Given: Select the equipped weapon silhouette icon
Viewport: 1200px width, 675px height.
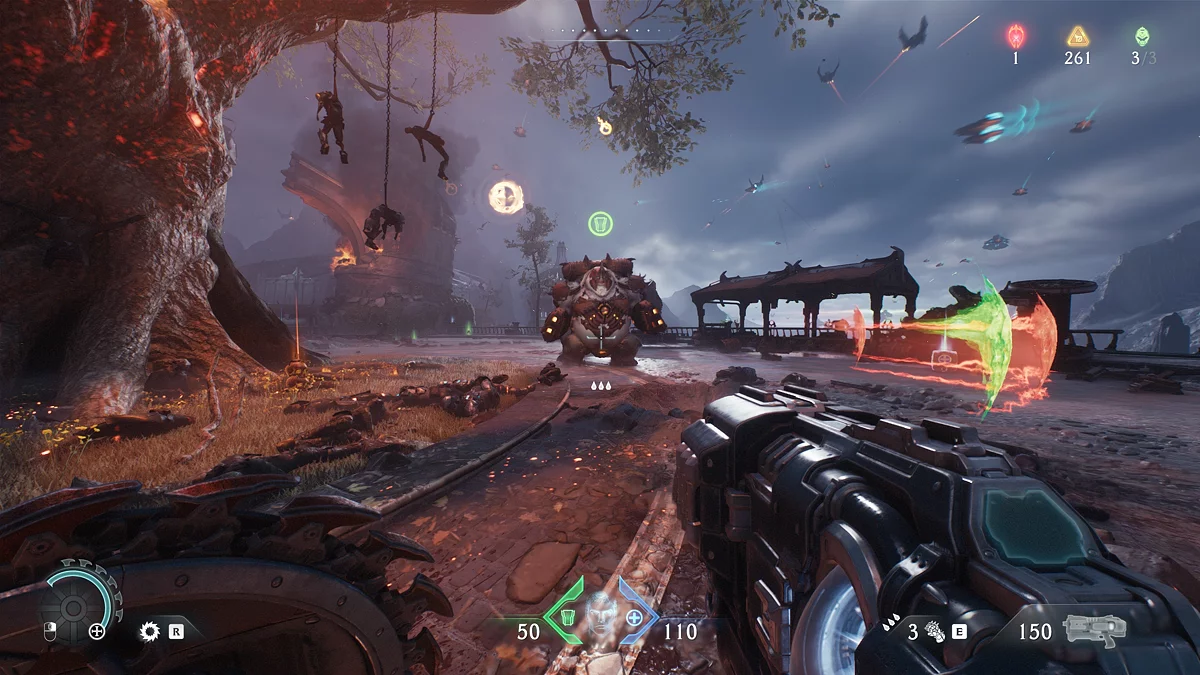Looking at the screenshot, I should tap(1094, 630).
